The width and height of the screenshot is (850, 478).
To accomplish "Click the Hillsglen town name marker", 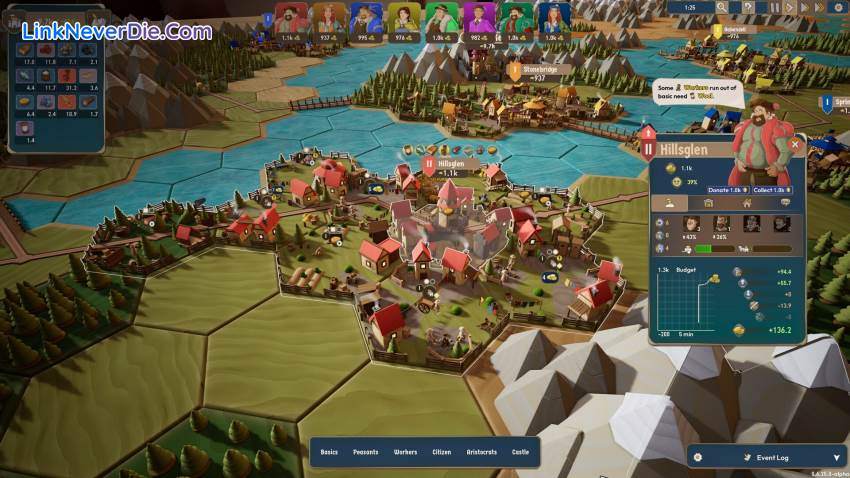I will (450, 163).
